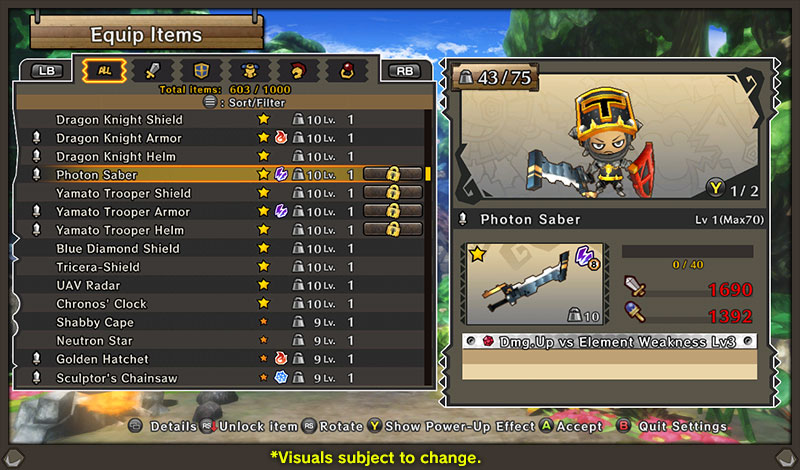This screenshot has height=470, width=800.
Task: Open the sword weapons tab
Action: click(151, 70)
